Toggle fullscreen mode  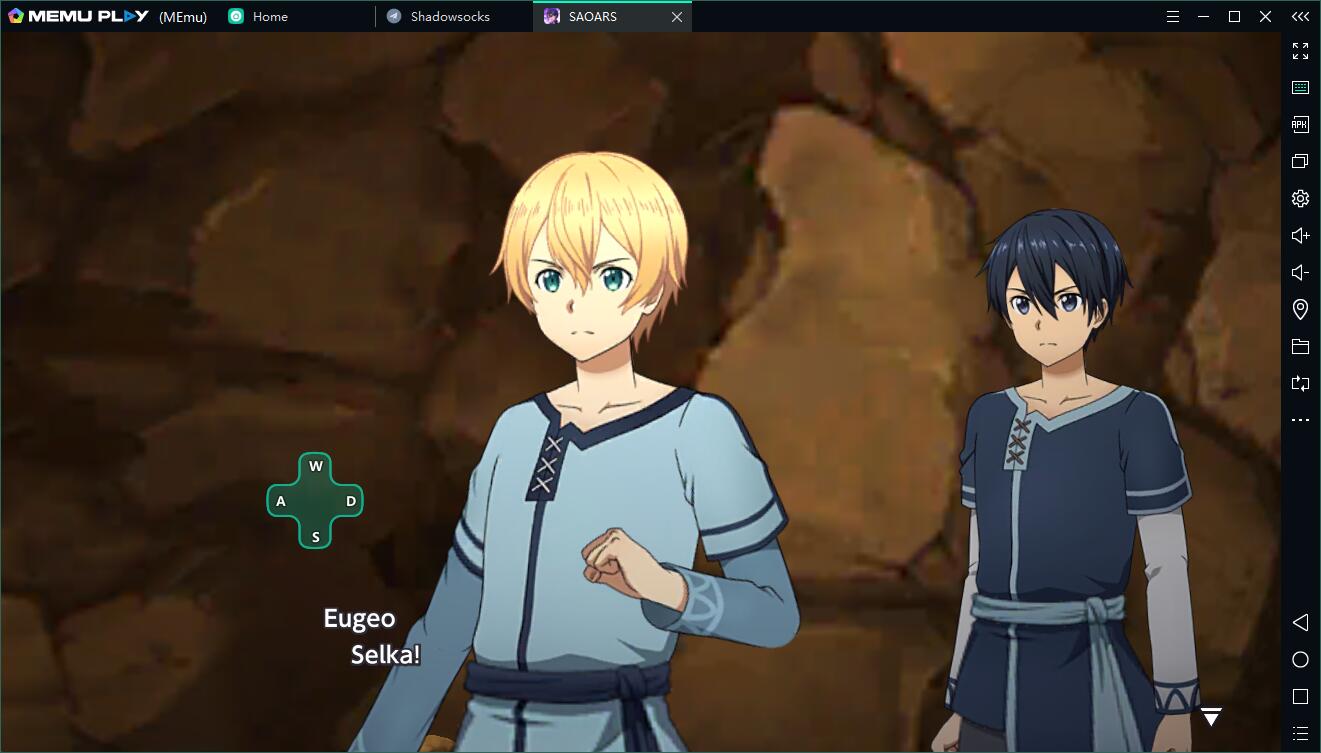click(x=1300, y=49)
